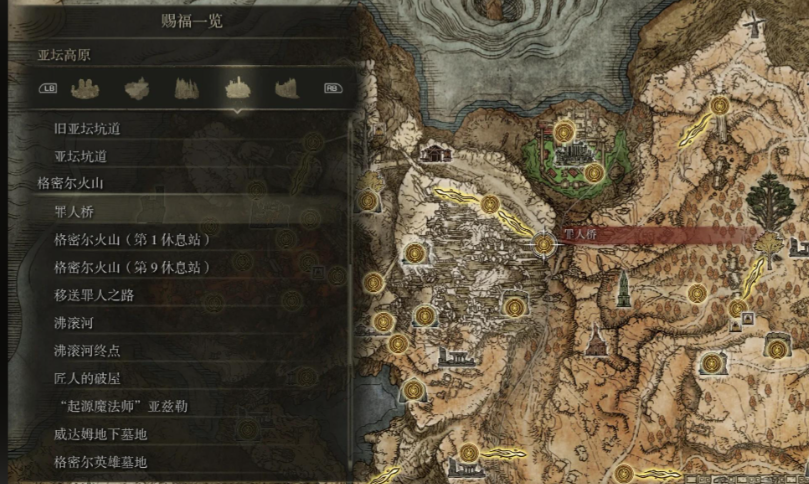Pick the 格密尔英雄墓地 grace entry

[101, 462]
